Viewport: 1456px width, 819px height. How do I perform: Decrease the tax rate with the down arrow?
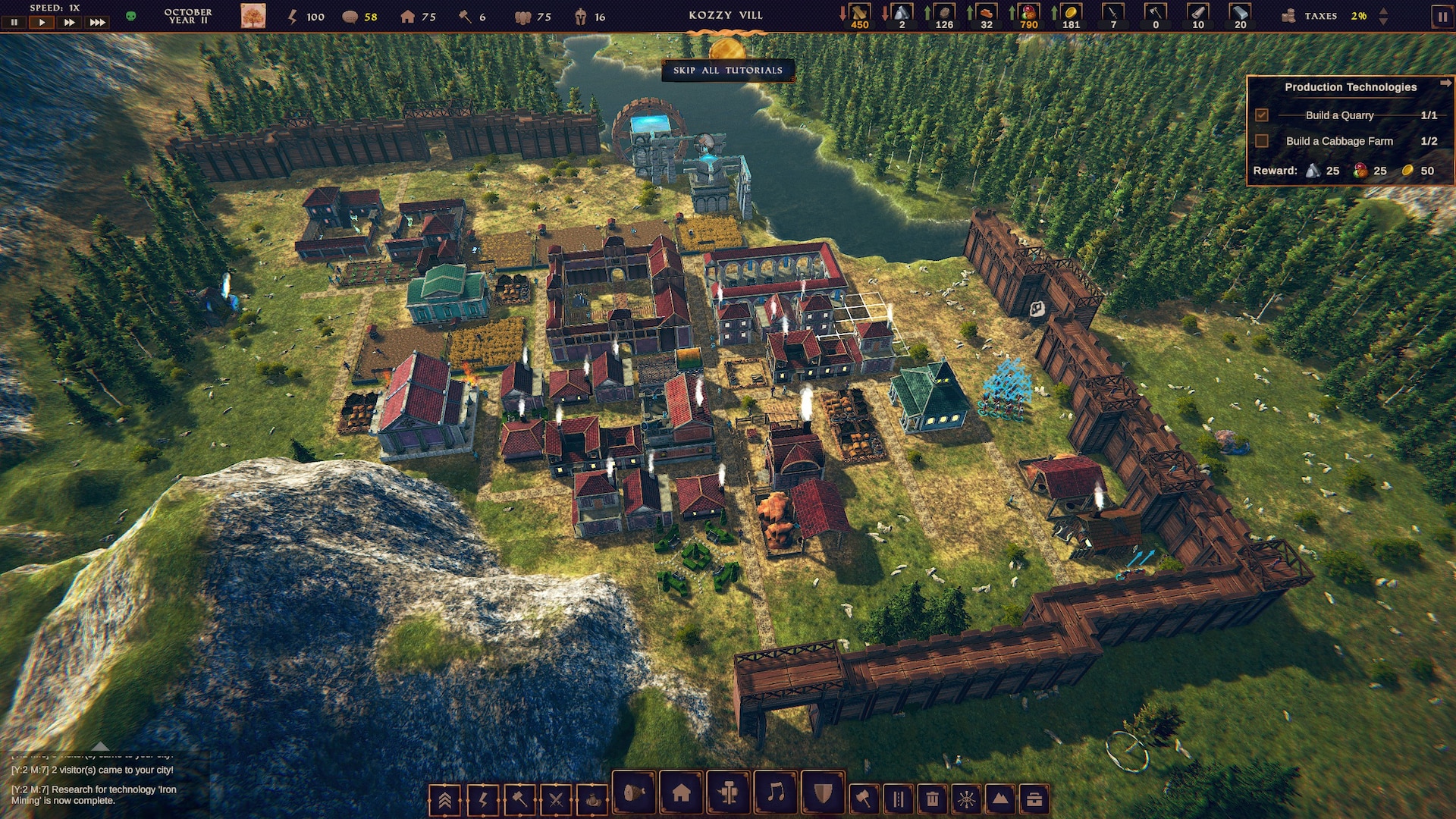[x=1383, y=21]
